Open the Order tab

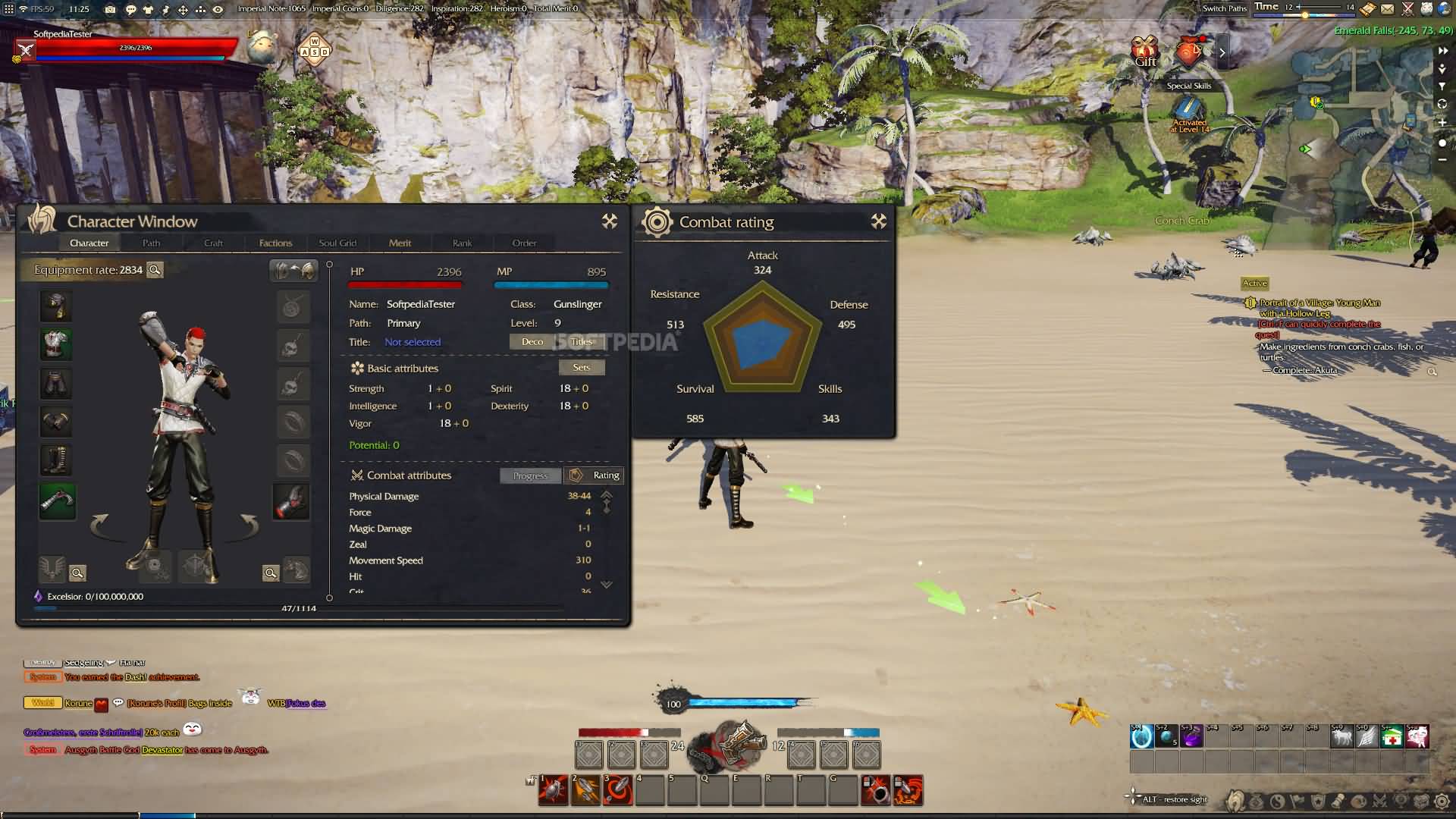524,243
